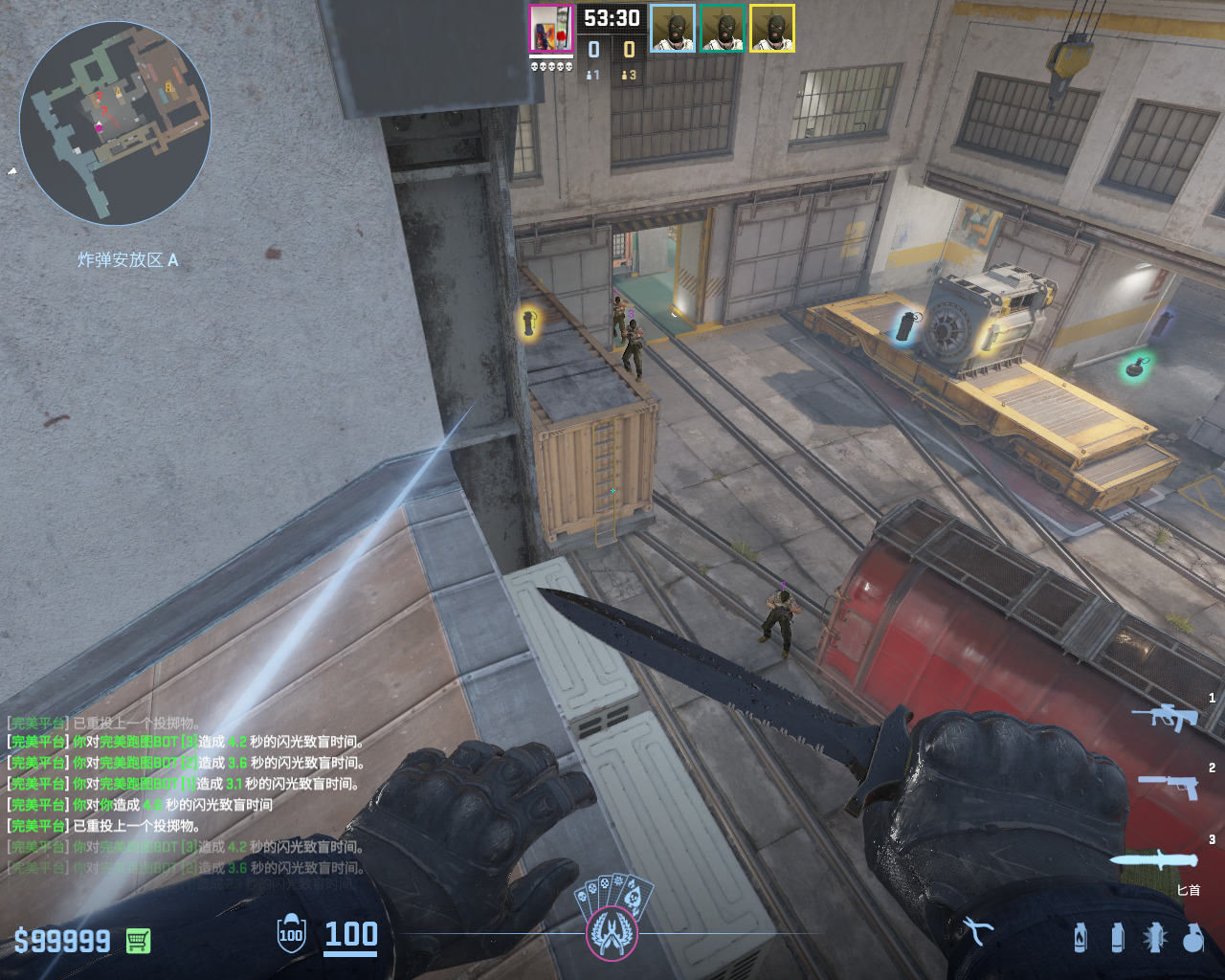Switch to the silenced pistol slot
The image size is (1225, 980).
point(1169,787)
